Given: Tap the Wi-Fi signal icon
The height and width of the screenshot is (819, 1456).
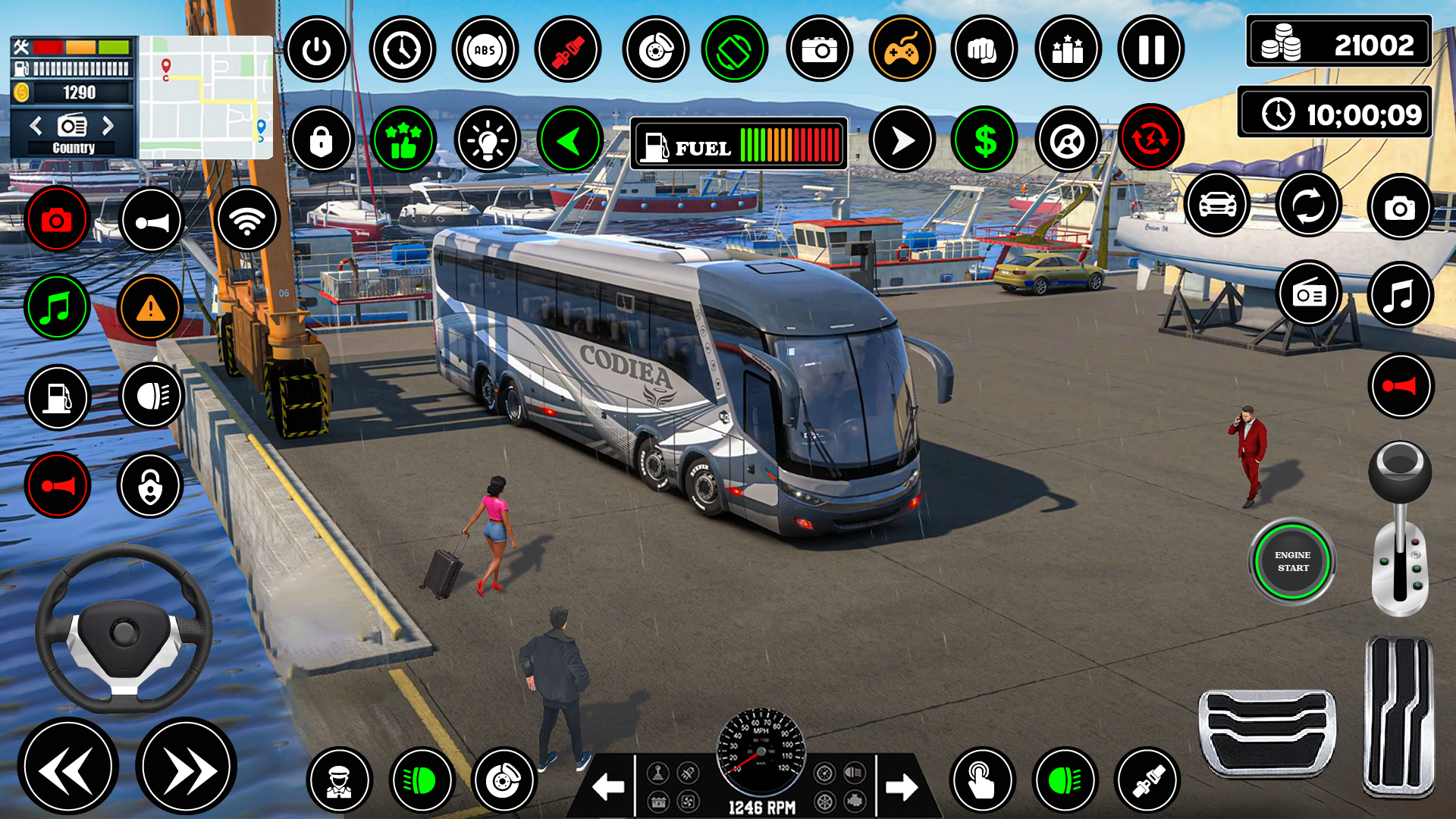Looking at the screenshot, I should point(247,220).
